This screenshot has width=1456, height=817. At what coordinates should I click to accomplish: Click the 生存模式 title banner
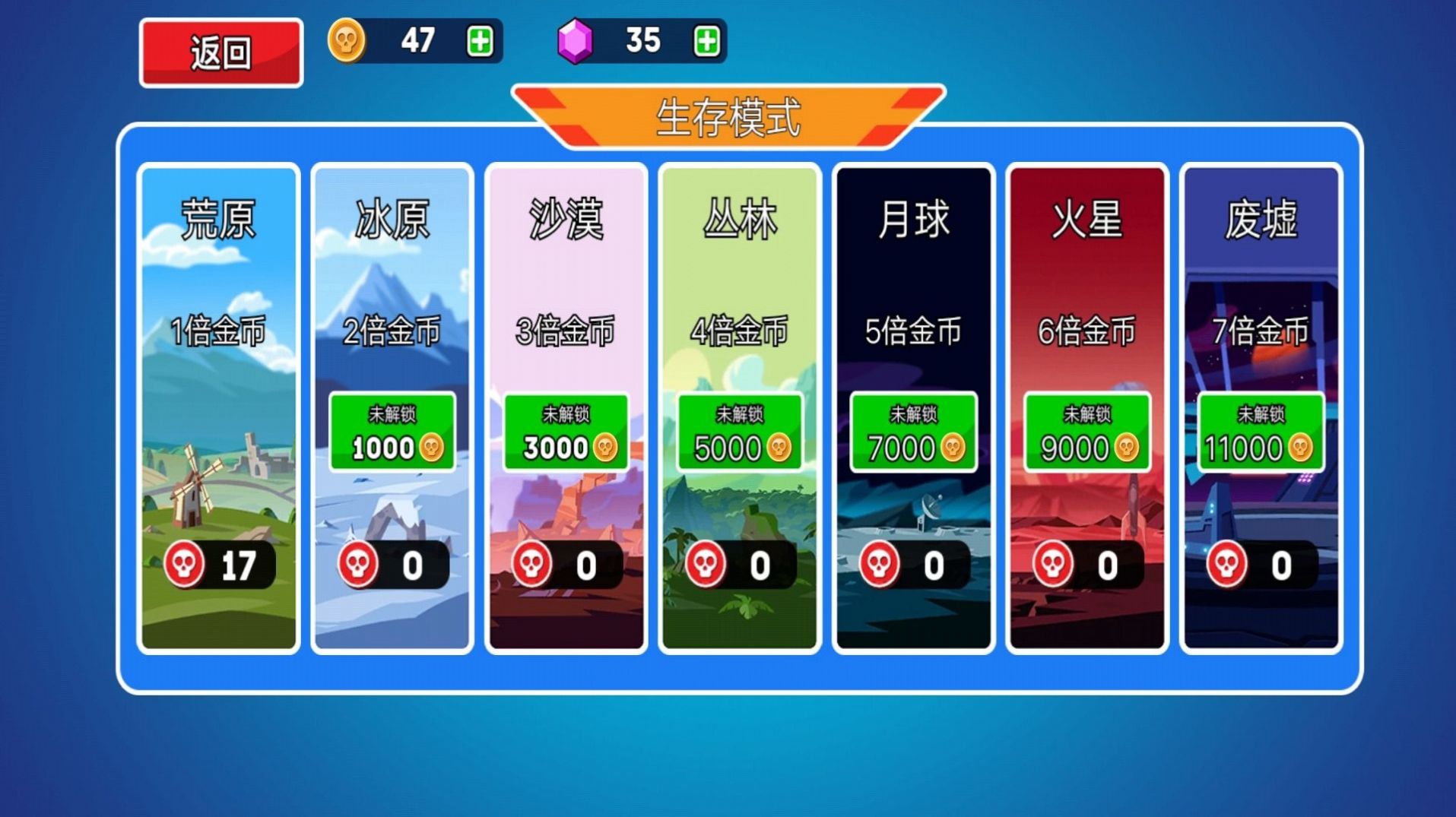729,116
